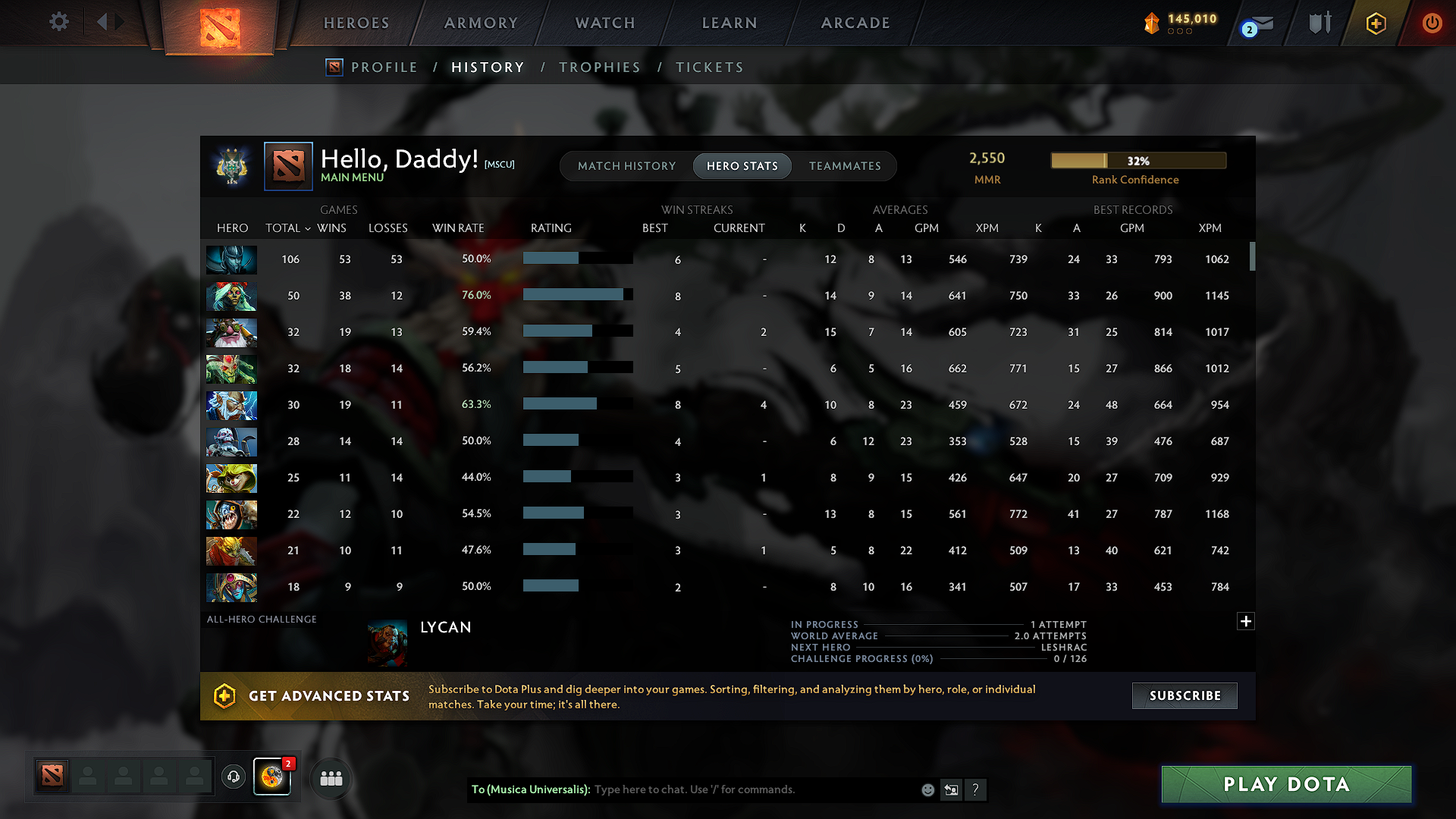Screen dimensions: 1456x819
Task: Click the SUBSCRIBE button for Dota Plus
Action: (1185, 695)
